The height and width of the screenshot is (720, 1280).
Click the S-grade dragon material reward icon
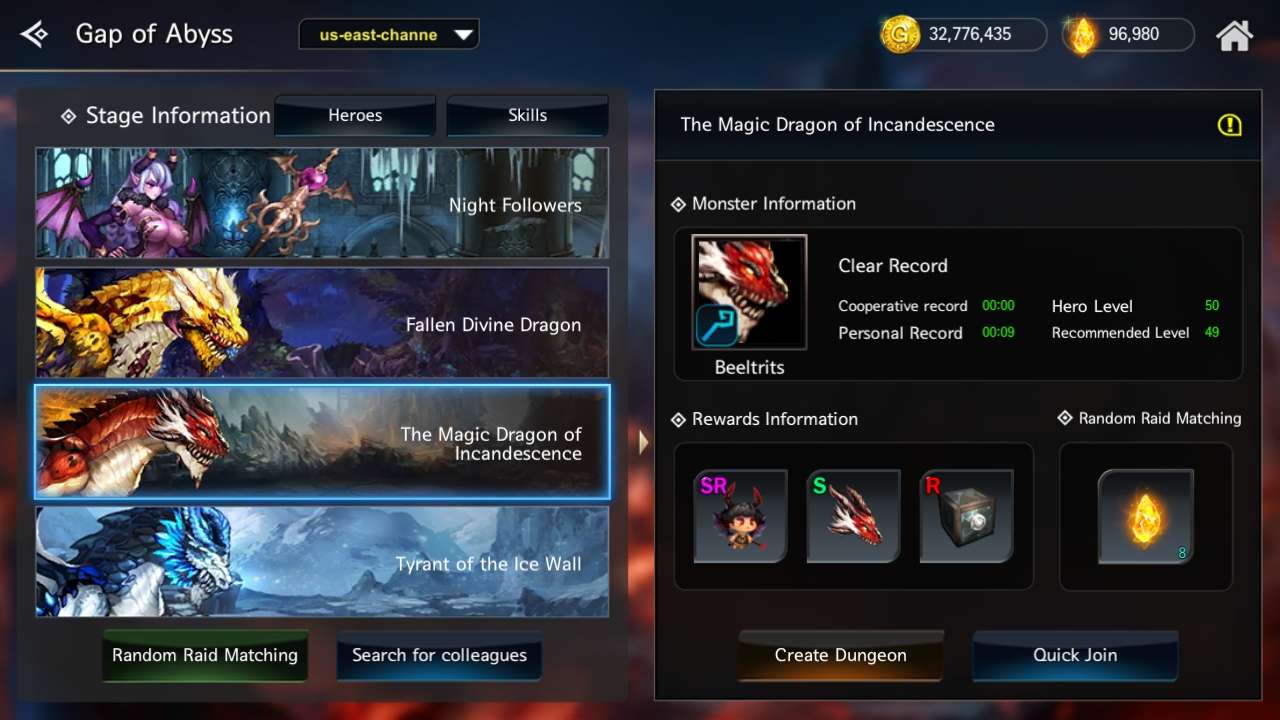point(853,516)
